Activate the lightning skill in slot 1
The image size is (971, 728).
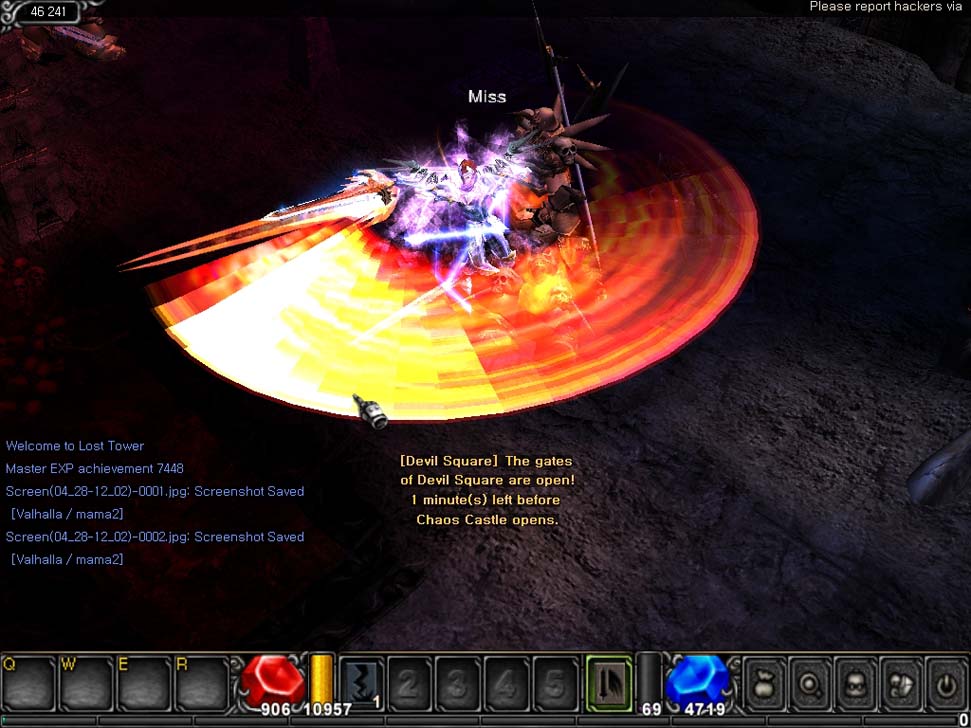(362, 684)
